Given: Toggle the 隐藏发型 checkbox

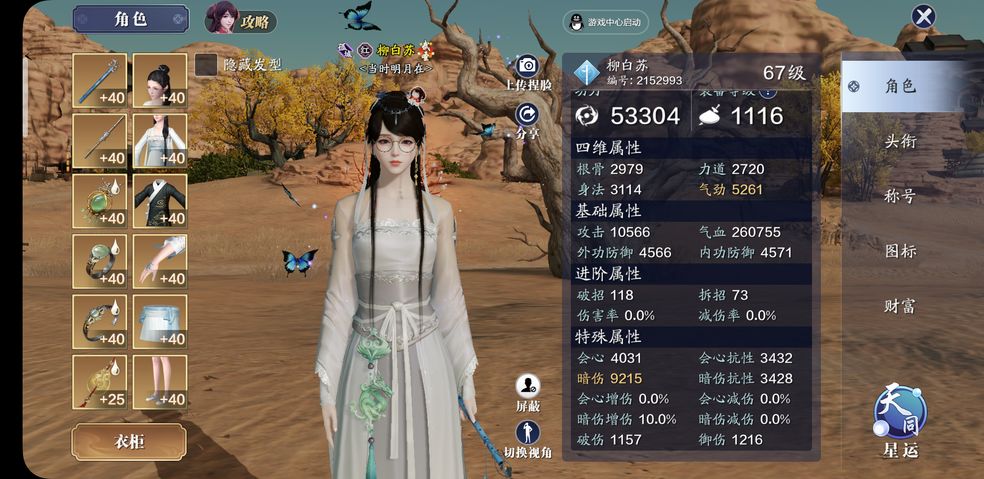Looking at the screenshot, I should click(x=206, y=65).
